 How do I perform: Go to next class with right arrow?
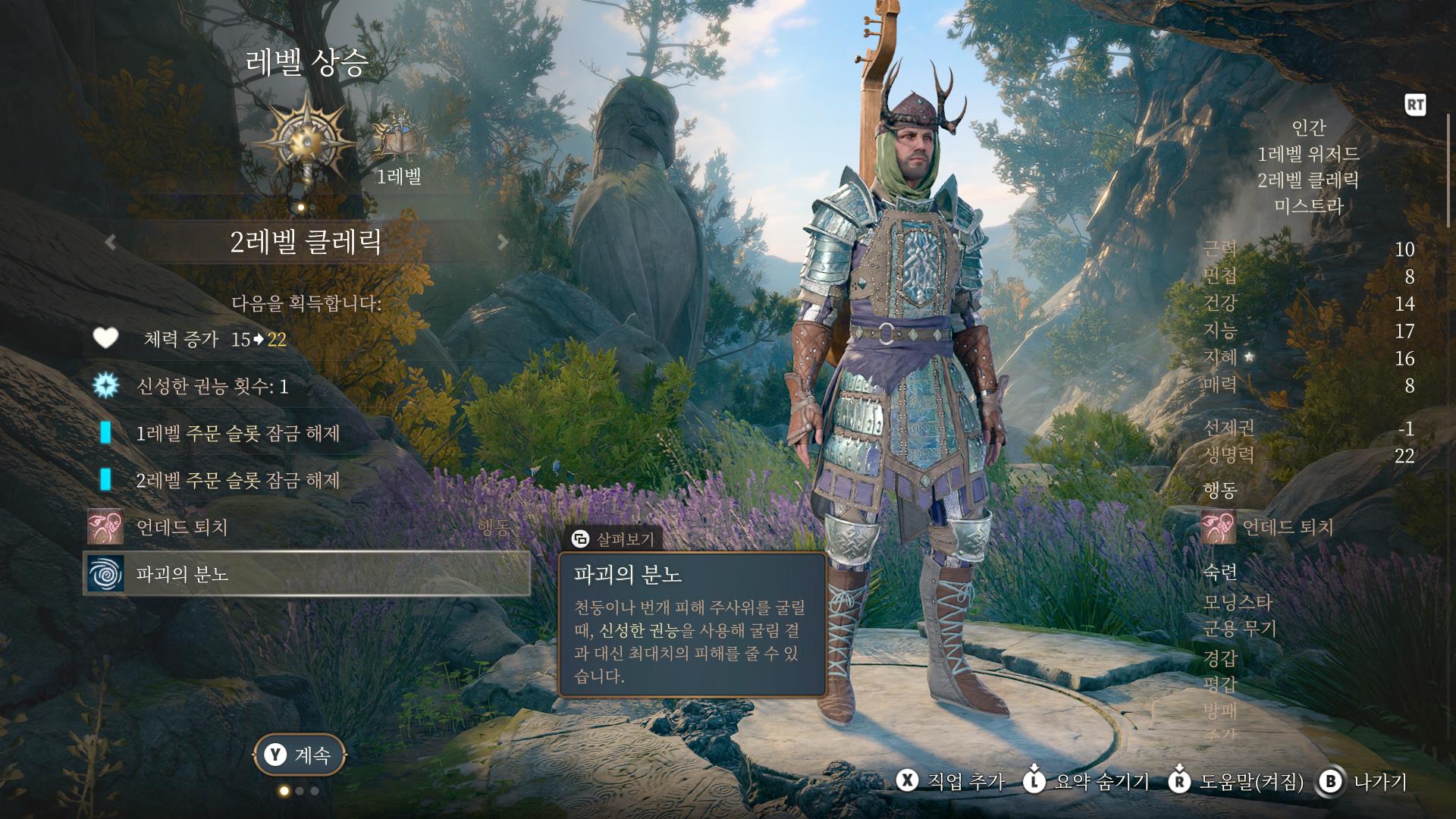[x=502, y=242]
